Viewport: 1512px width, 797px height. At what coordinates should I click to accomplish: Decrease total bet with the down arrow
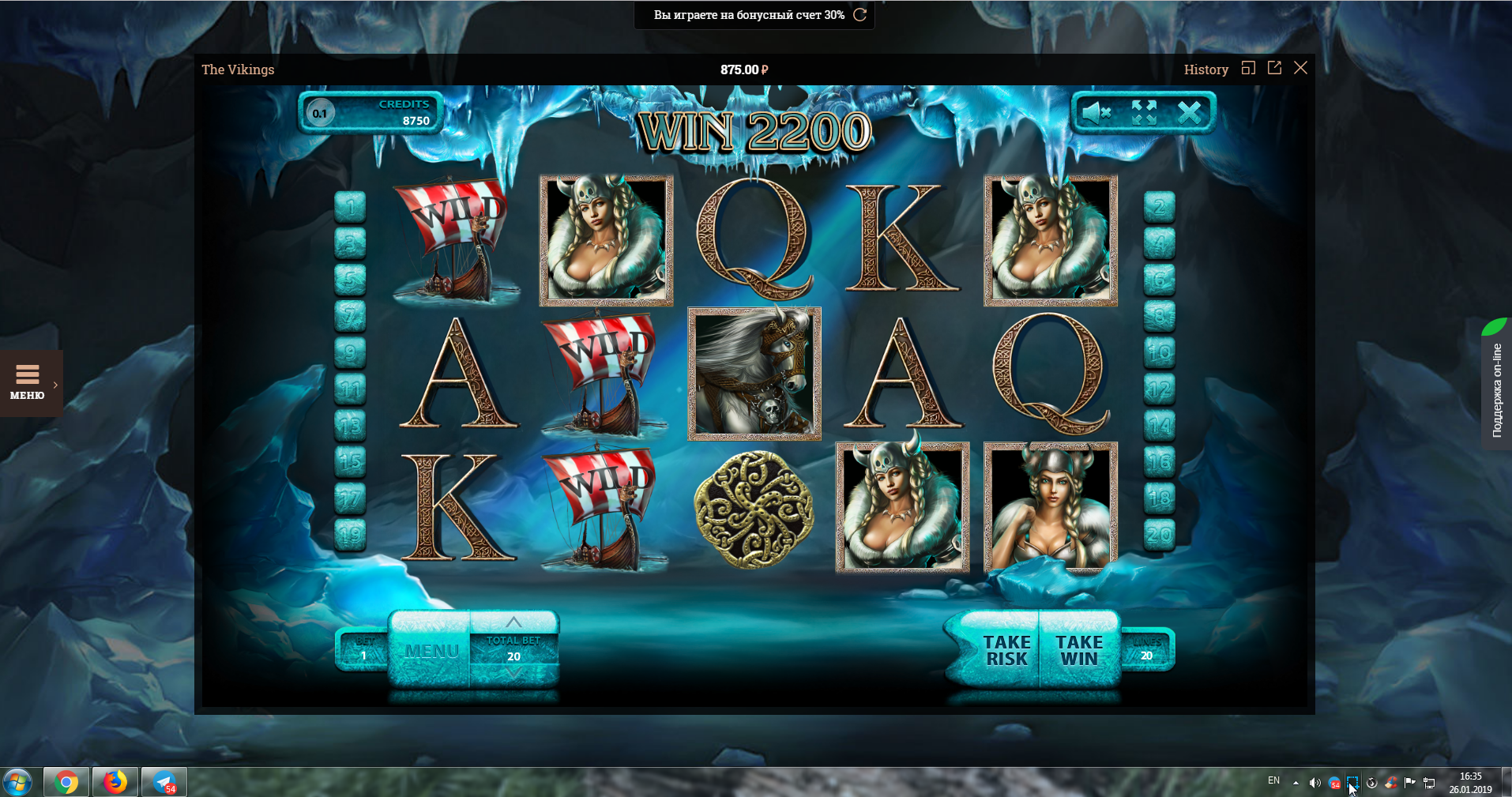(x=513, y=674)
